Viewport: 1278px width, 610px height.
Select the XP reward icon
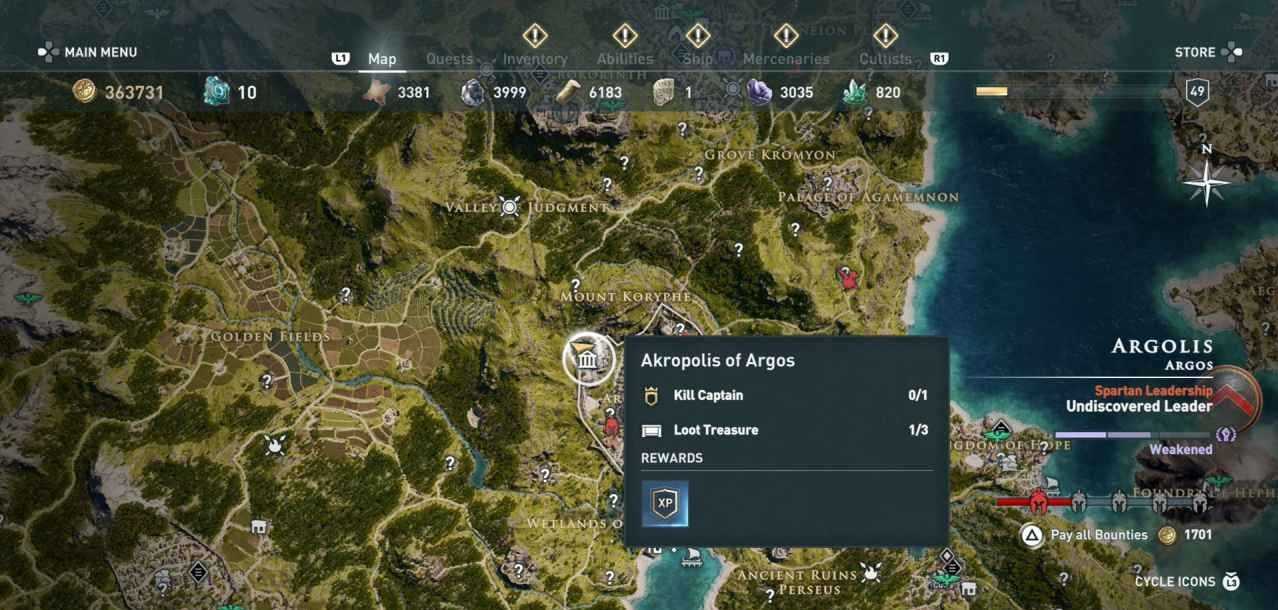point(665,503)
